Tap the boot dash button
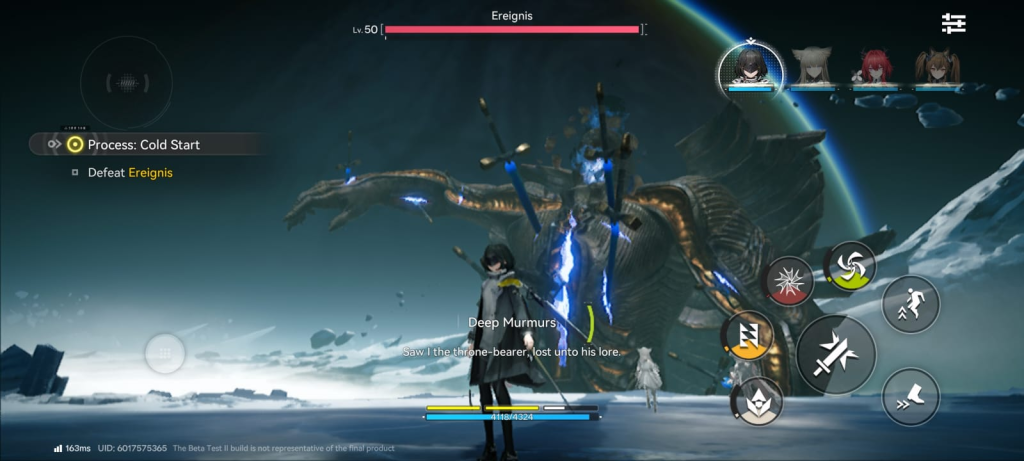This screenshot has height=461, width=1024. pos(910,397)
